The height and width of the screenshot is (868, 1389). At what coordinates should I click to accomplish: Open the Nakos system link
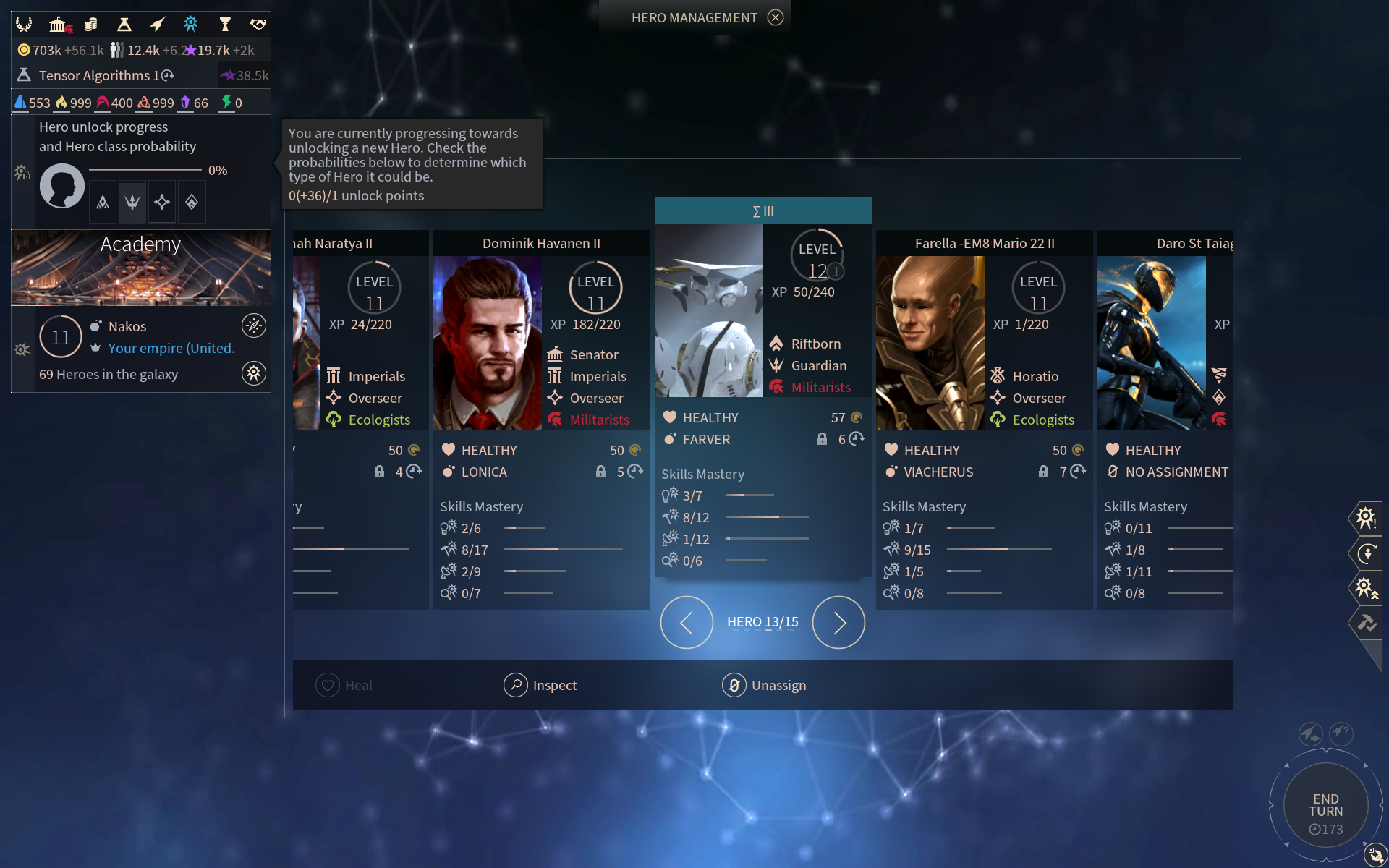point(127,326)
